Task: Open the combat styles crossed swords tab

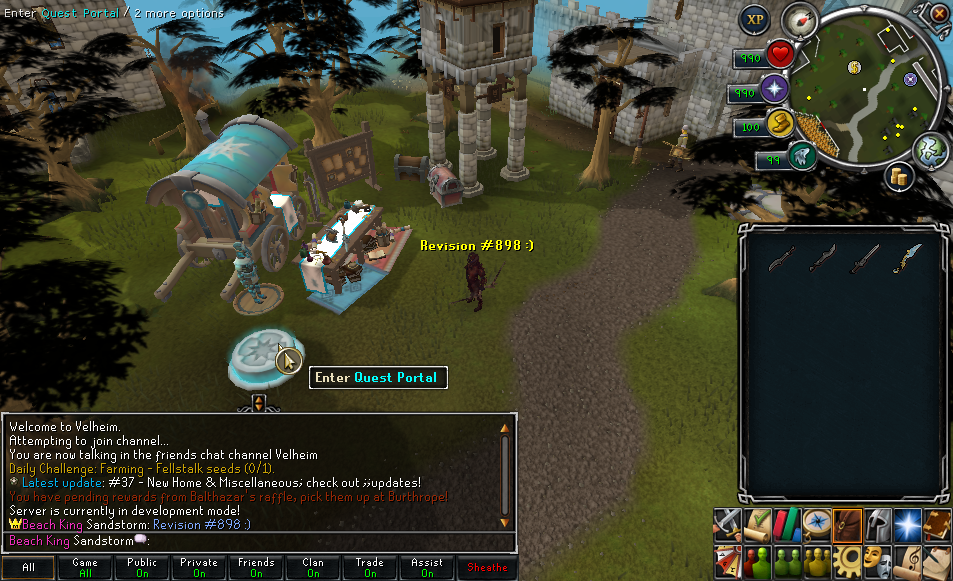Action: pos(728,524)
